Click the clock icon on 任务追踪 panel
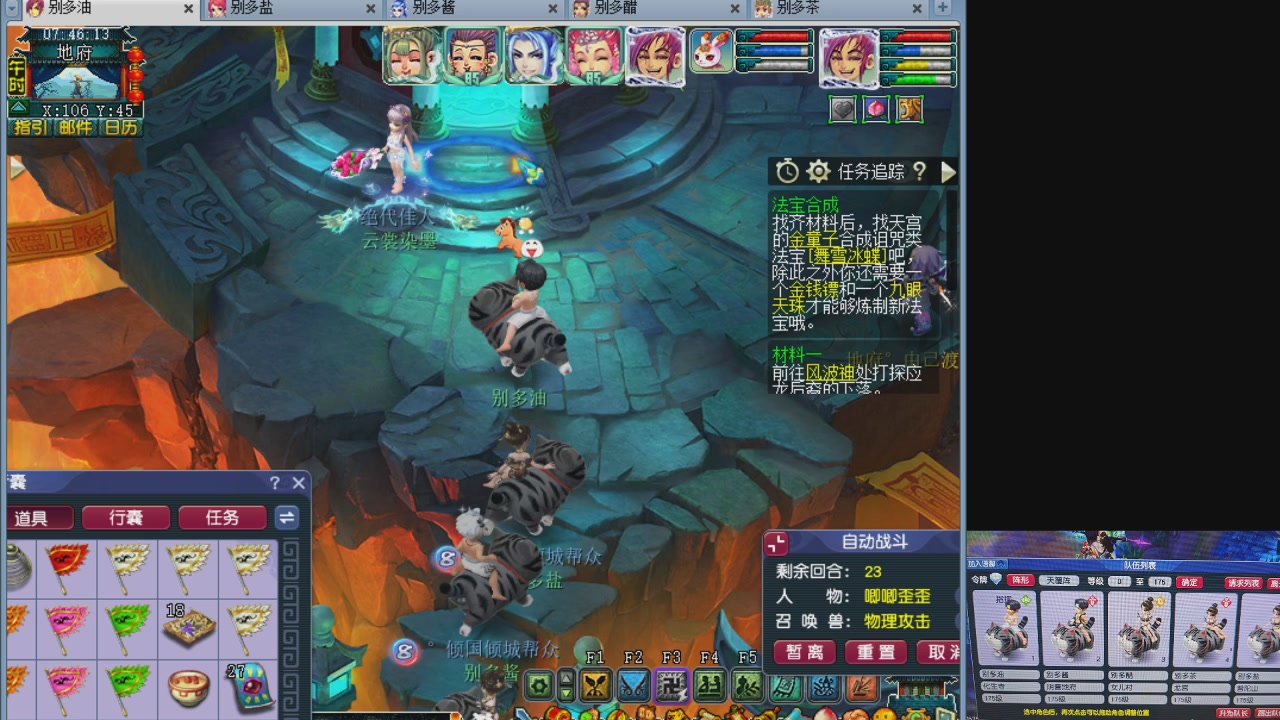Image resolution: width=1280 pixels, height=720 pixels. (x=787, y=171)
